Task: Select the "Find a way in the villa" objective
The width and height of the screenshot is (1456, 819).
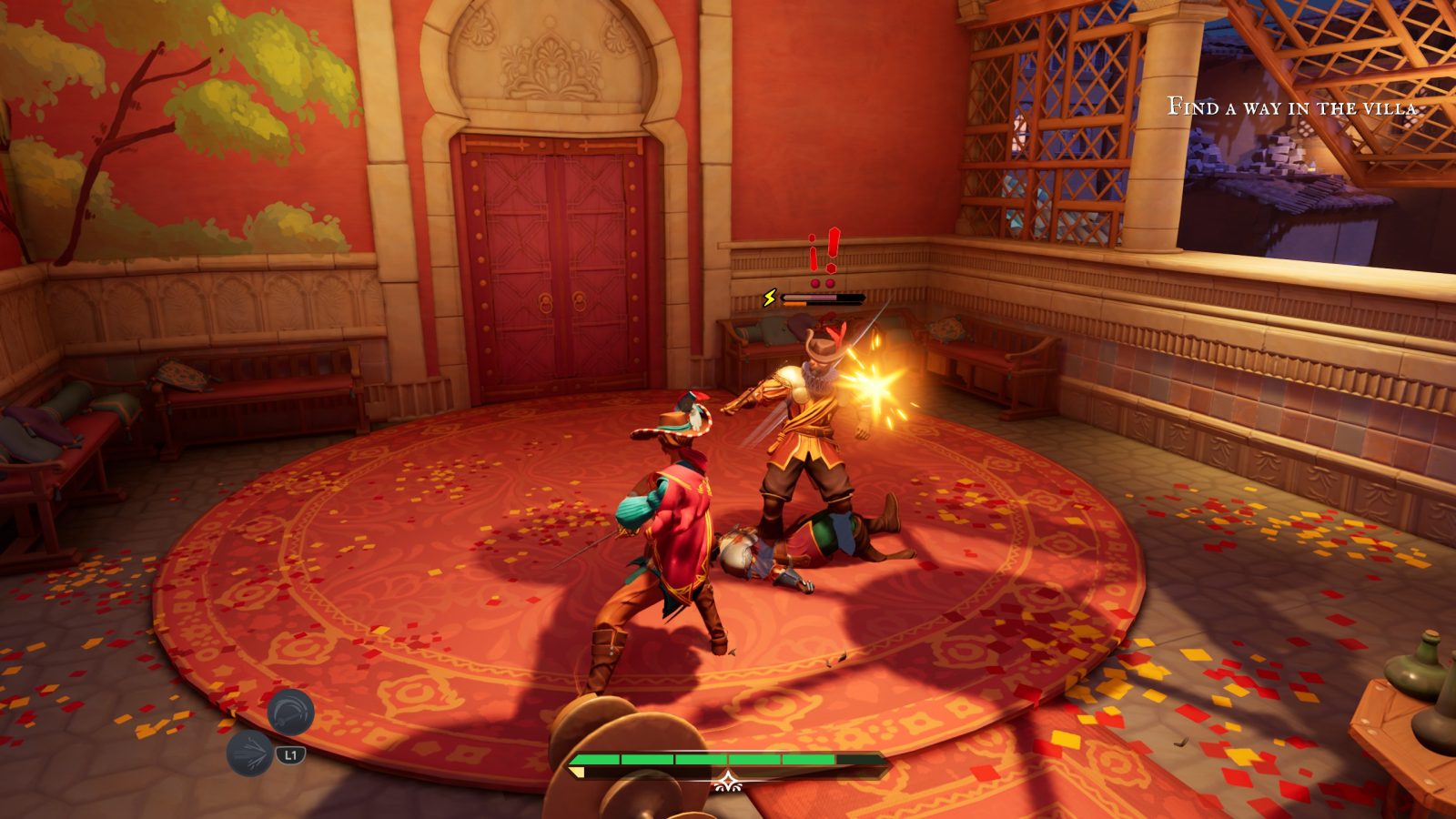Action: click(x=1291, y=107)
